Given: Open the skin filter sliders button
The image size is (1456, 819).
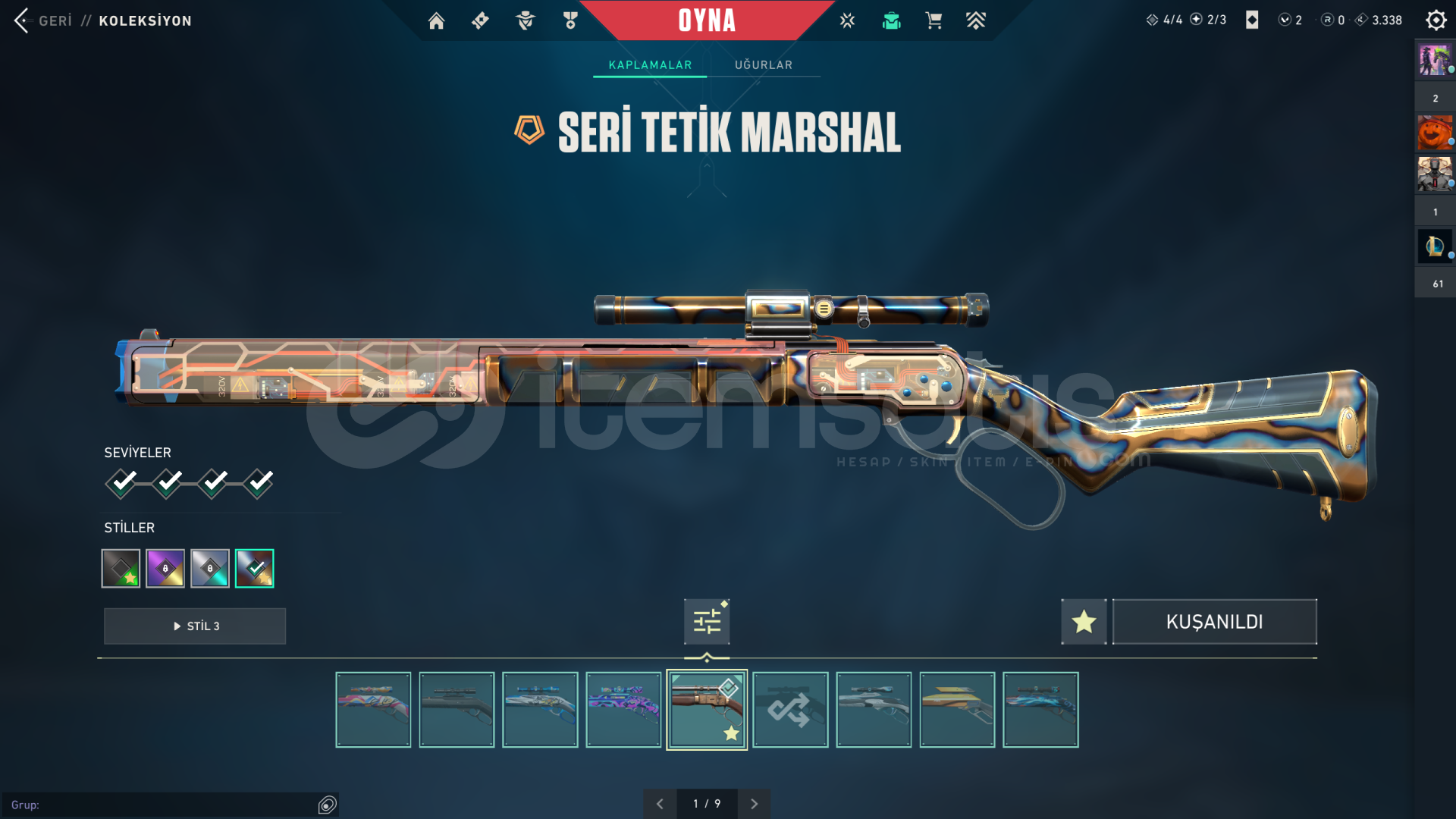Looking at the screenshot, I should [707, 622].
